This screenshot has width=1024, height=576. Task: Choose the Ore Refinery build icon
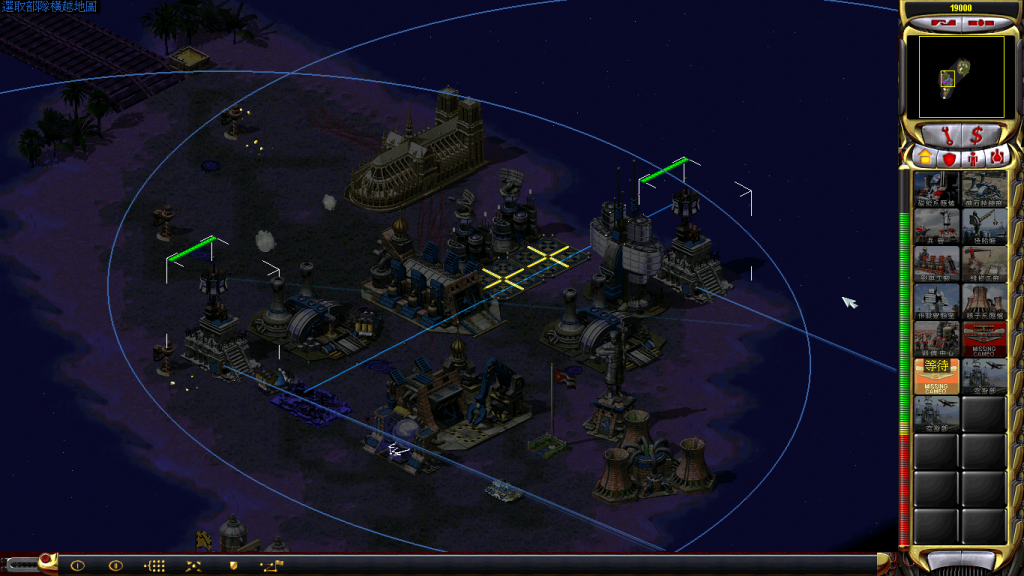[x=985, y=188]
